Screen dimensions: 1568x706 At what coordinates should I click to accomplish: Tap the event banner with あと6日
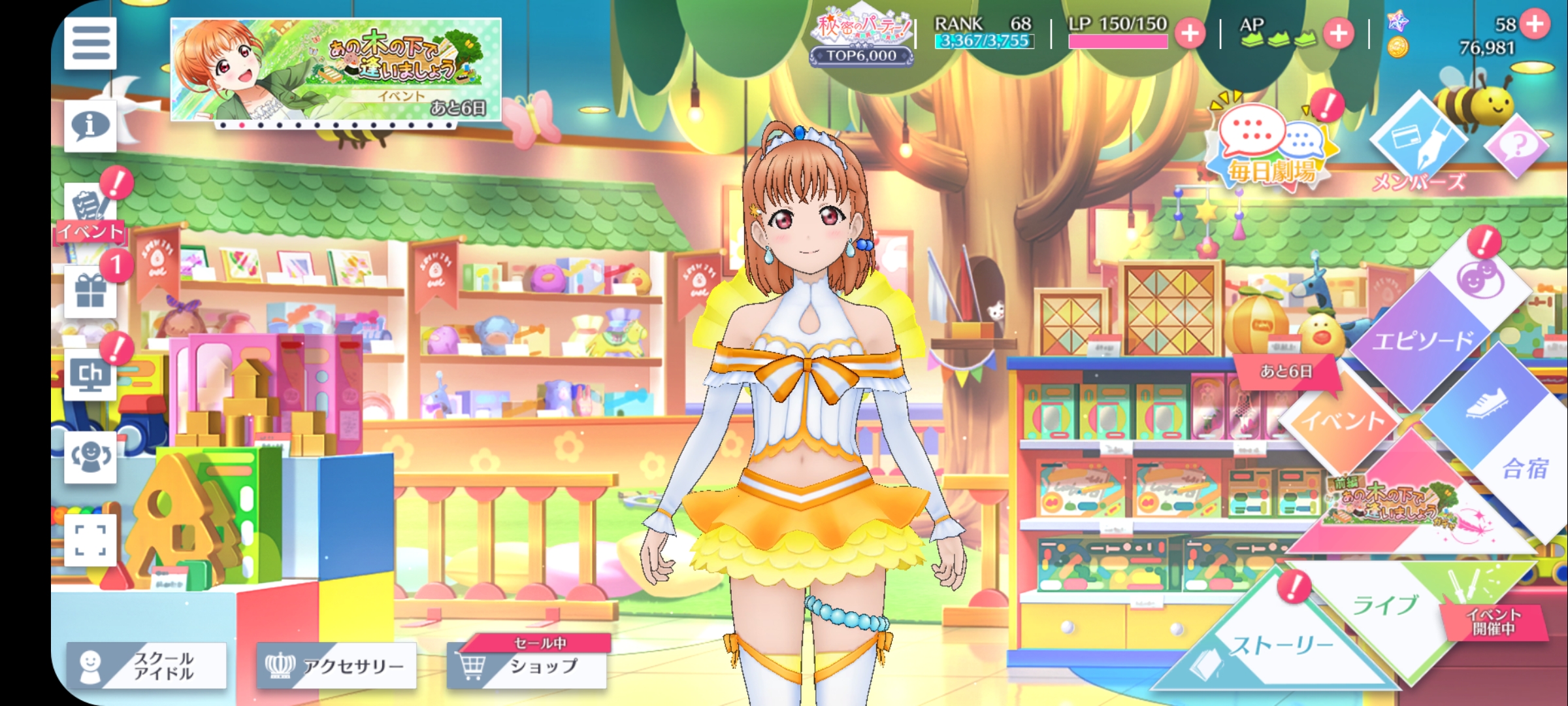[336, 69]
